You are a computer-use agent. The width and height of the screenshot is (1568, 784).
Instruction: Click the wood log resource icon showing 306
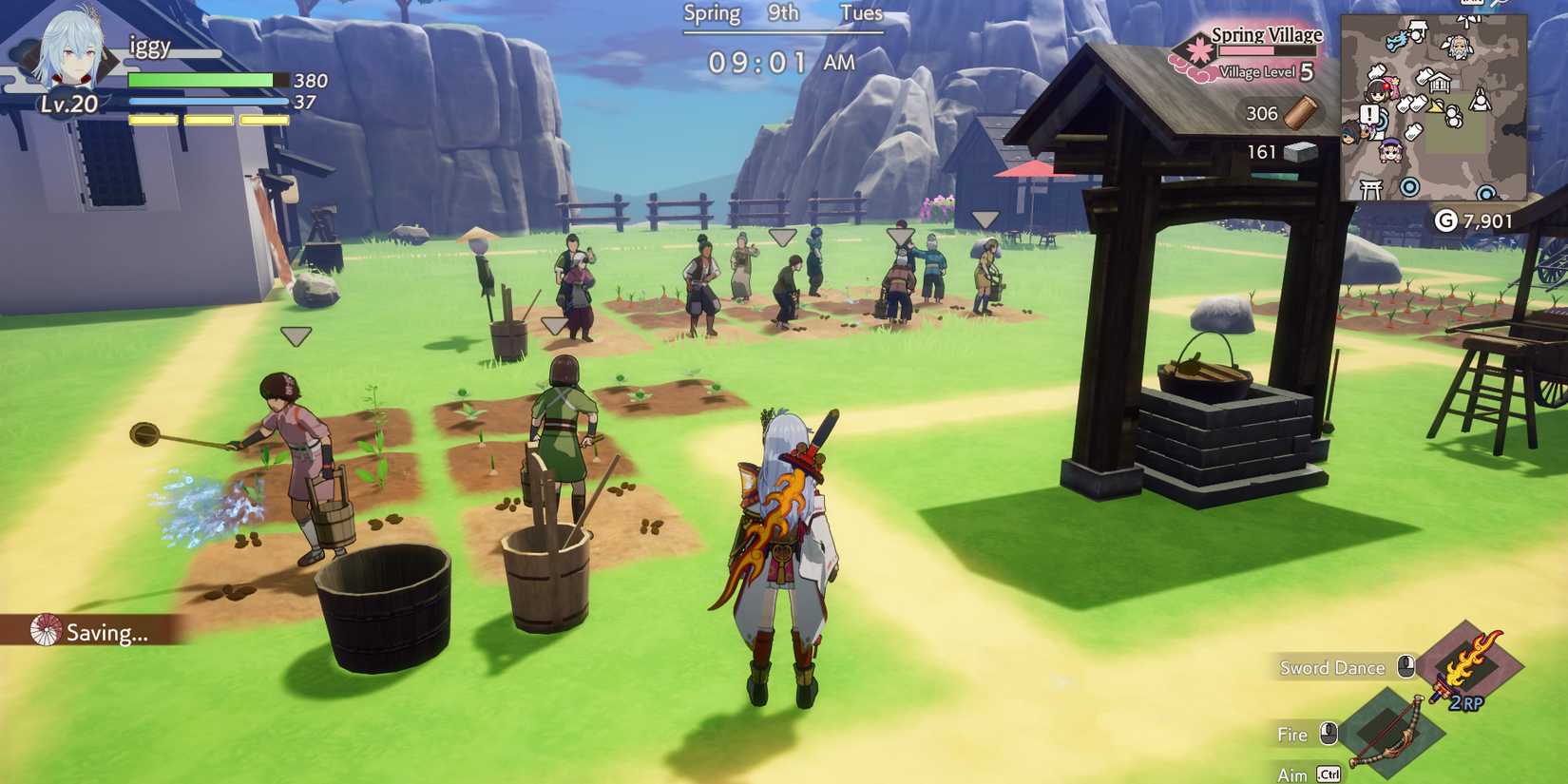pos(1298,113)
